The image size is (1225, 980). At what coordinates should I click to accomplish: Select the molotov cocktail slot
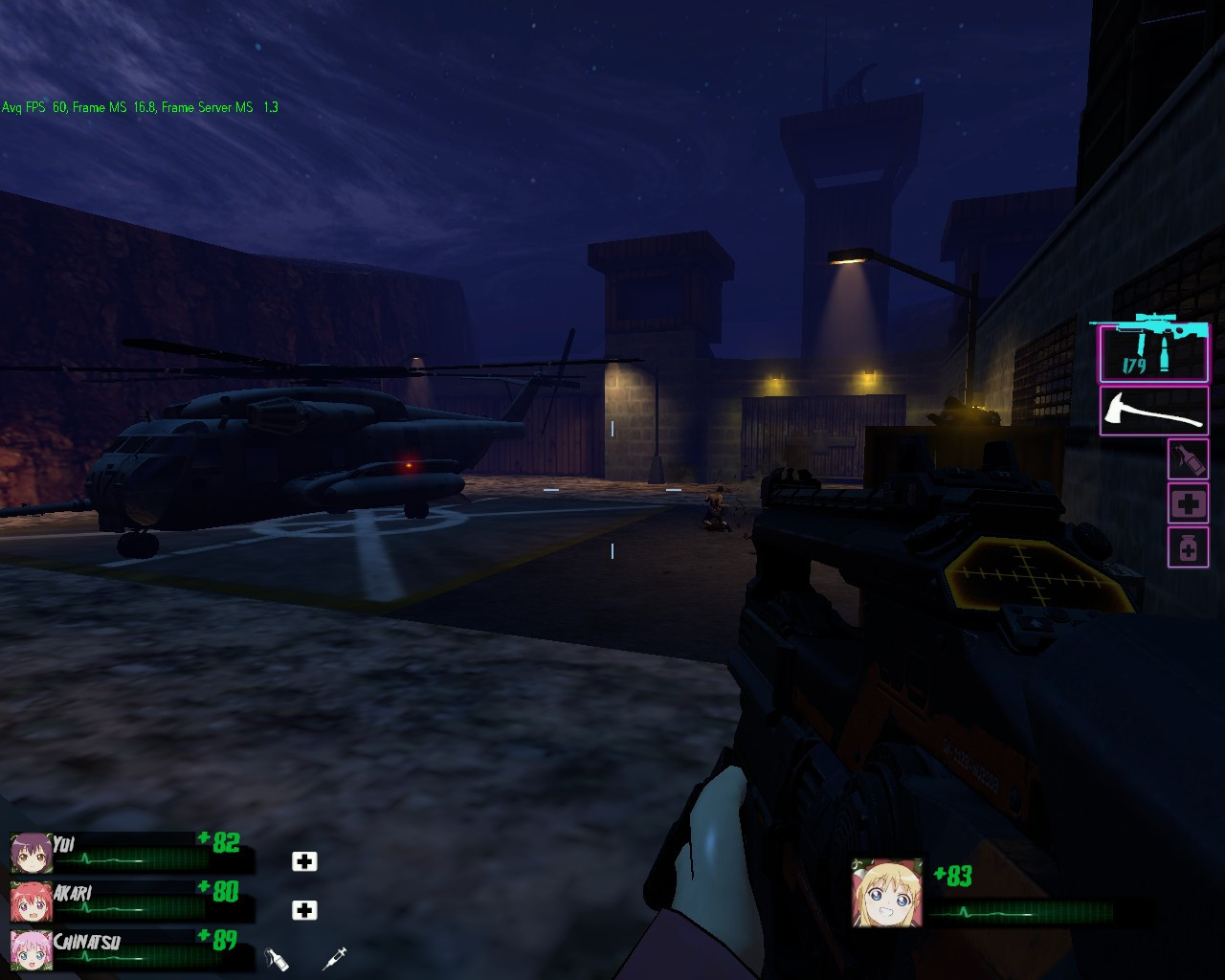point(1188,458)
